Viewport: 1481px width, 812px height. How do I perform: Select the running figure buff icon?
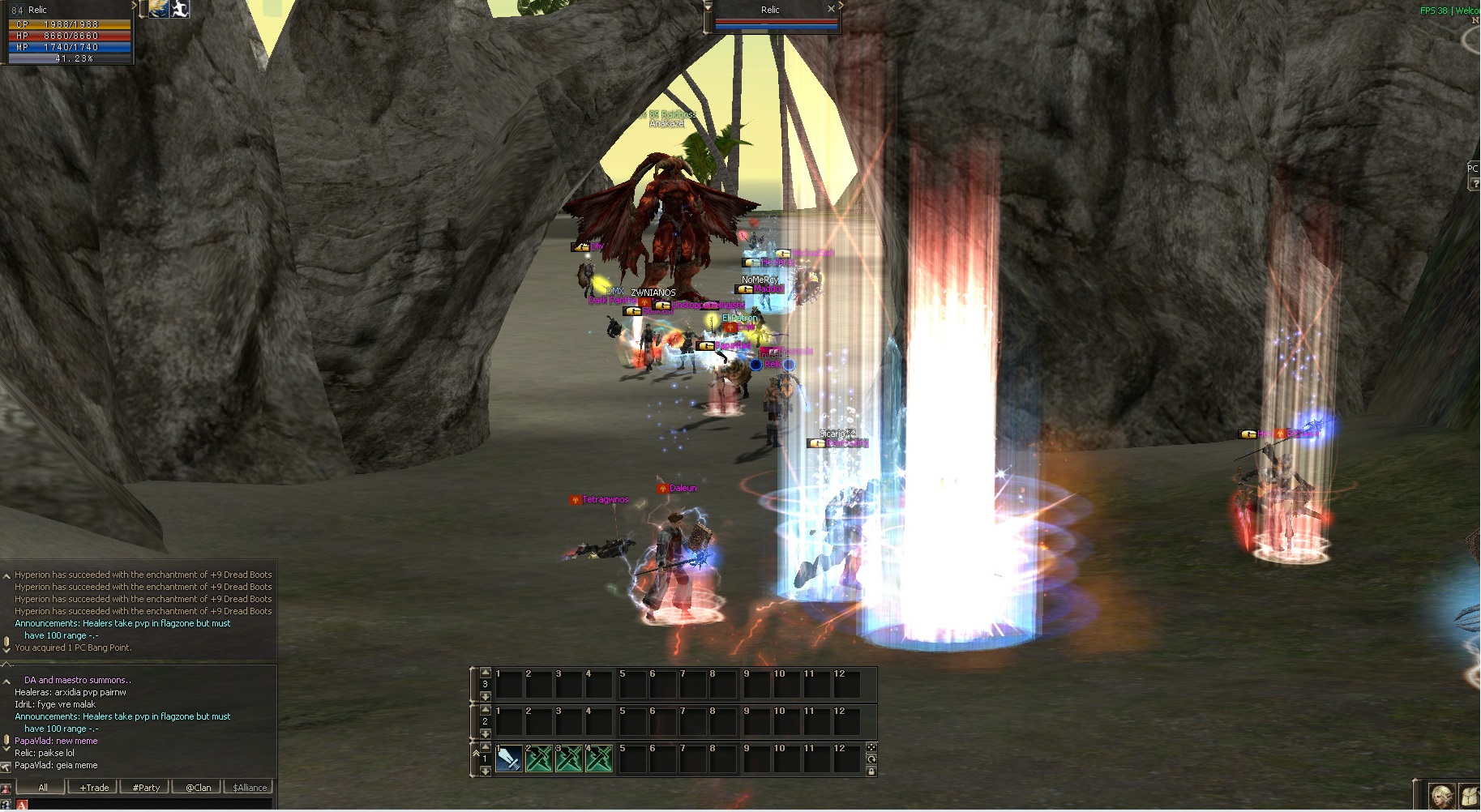(x=180, y=9)
